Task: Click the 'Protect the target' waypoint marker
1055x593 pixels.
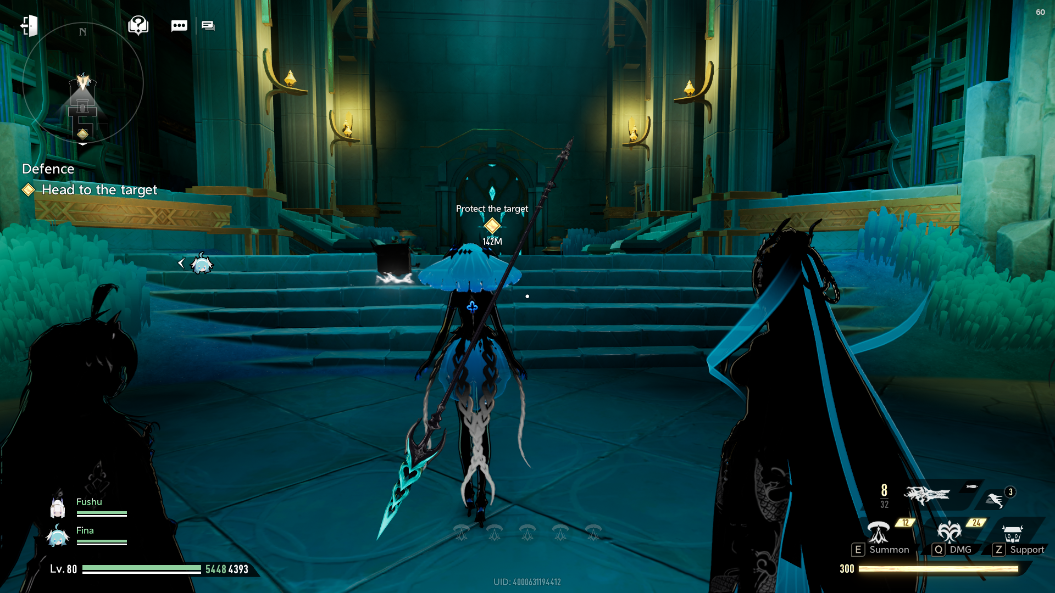Action: pos(492,226)
